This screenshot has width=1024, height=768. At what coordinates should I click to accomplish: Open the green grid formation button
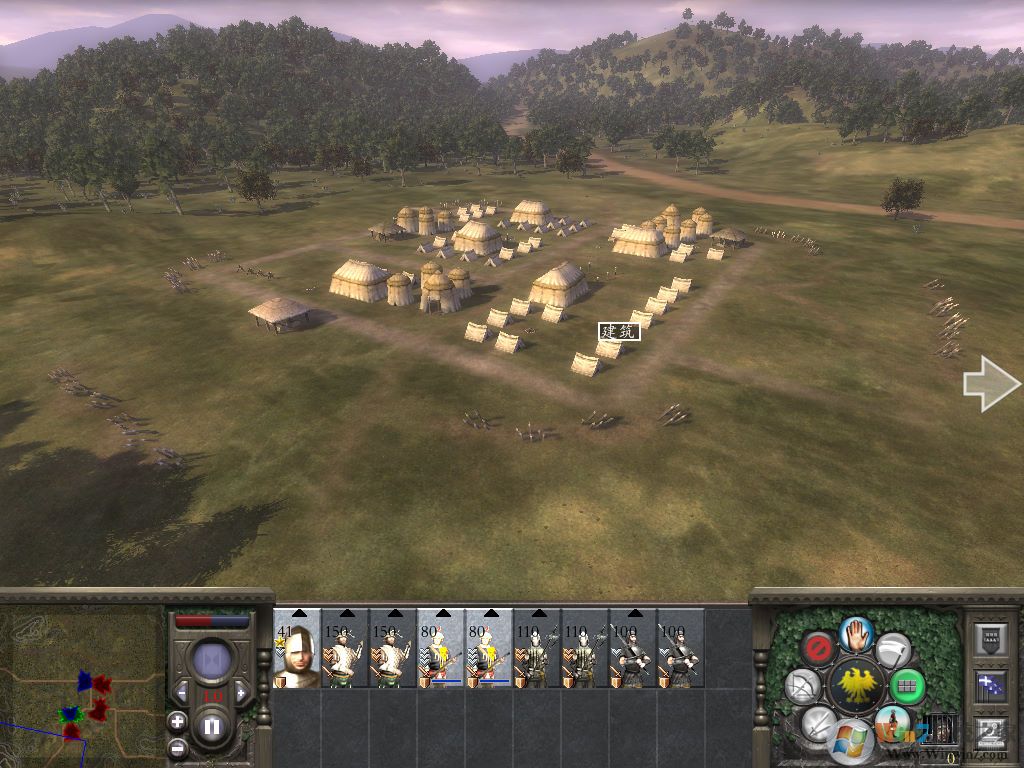[x=908, y=687]
